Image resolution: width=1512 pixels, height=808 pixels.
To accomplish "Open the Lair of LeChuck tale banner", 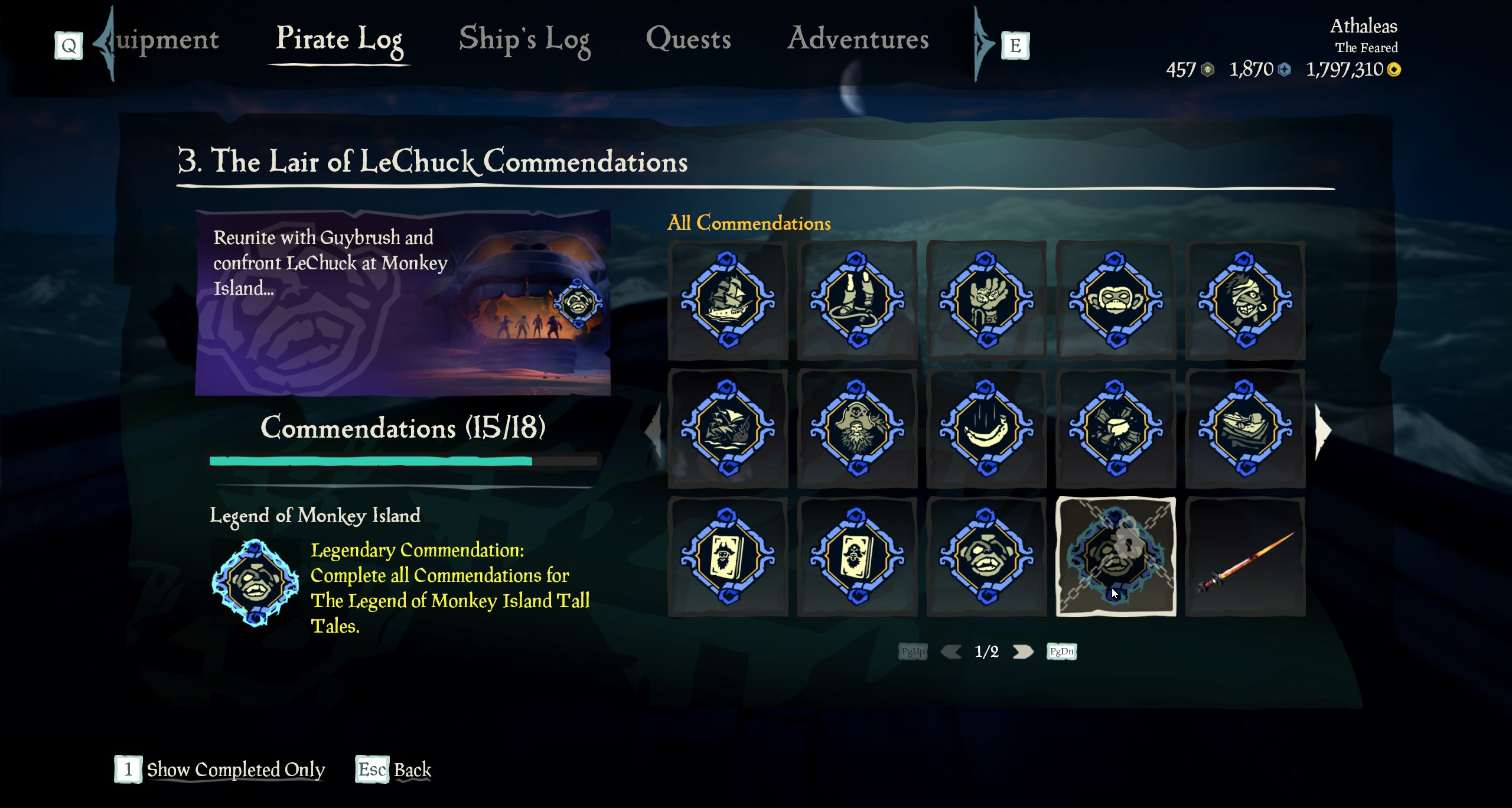I will click(403, 302).
